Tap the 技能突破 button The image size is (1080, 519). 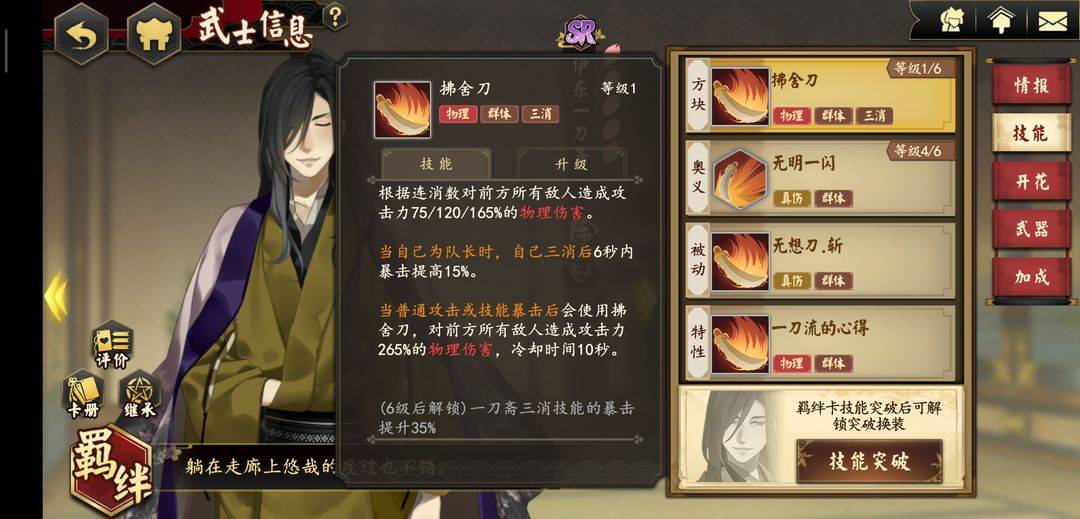click(x=869, y=461)
